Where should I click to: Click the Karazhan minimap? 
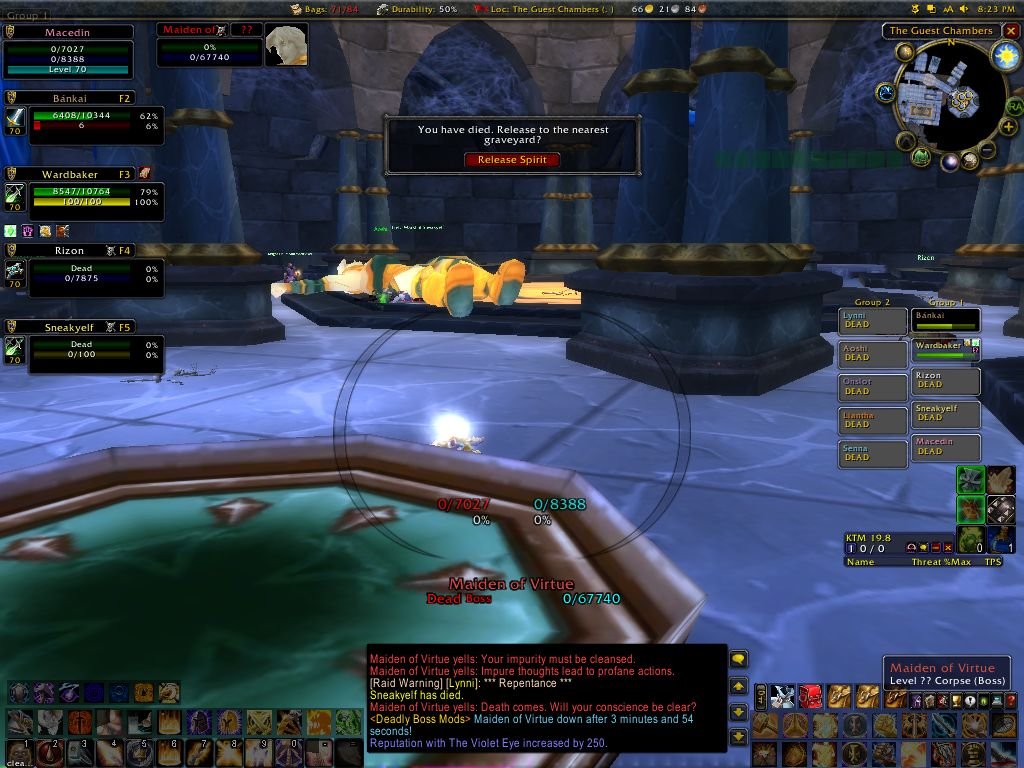(948, 98)
